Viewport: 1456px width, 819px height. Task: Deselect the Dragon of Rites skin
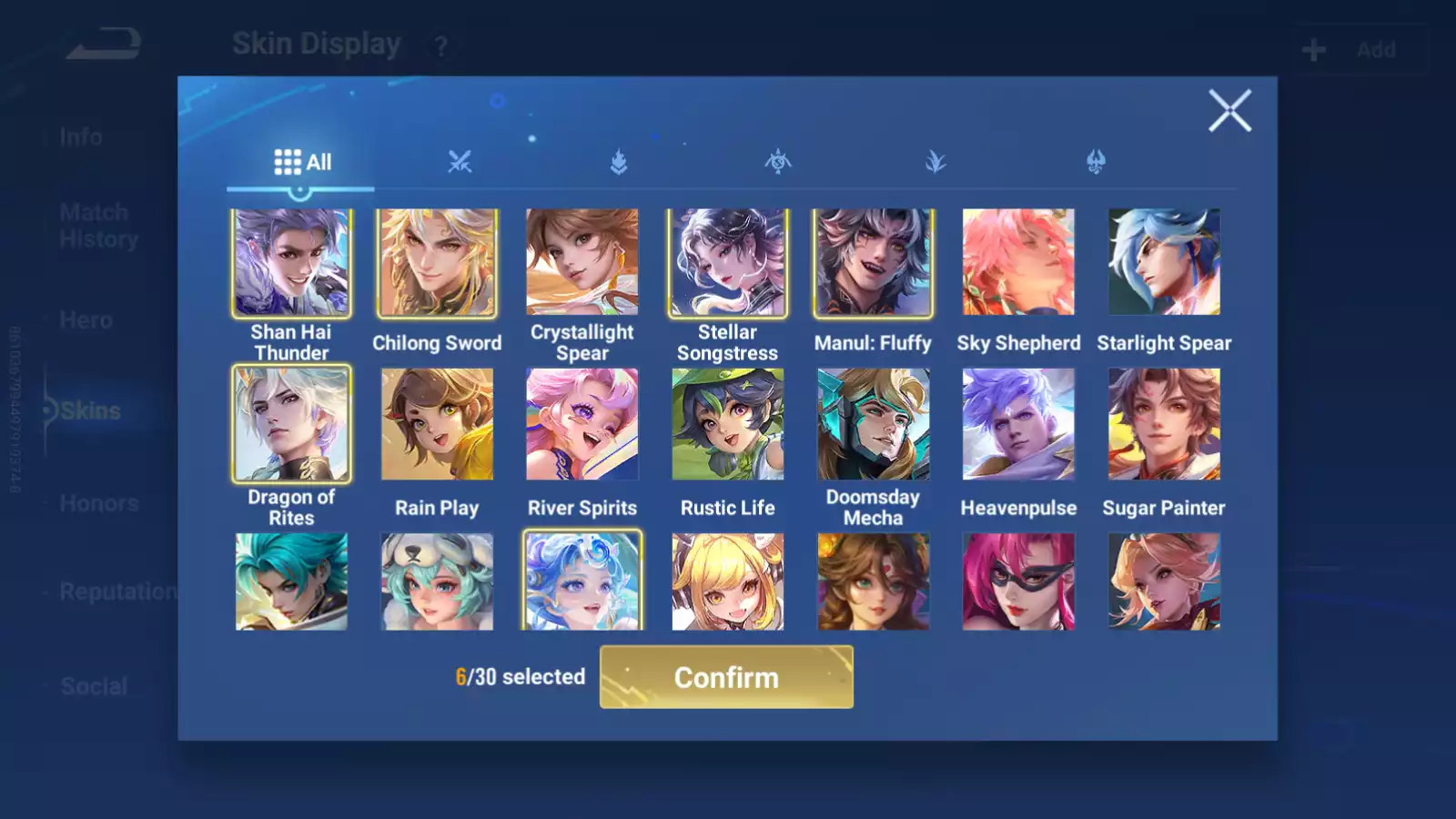click(x=291, y=424)
